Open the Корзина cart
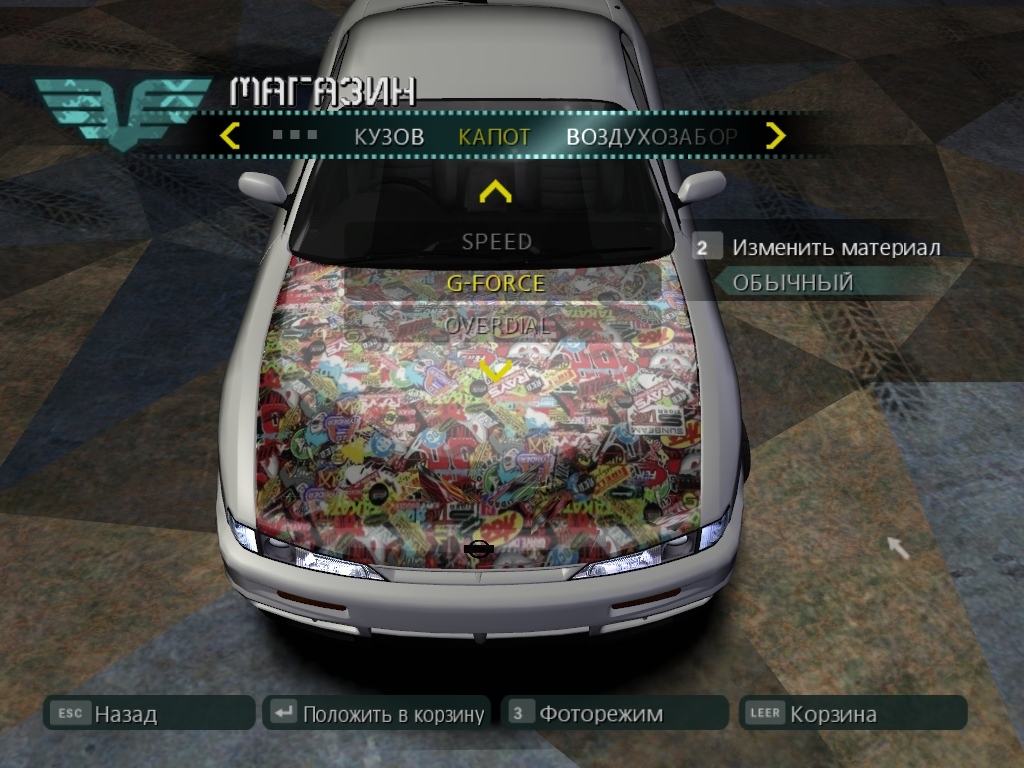The image size is (1024, 768). click(x=852, y=713)
